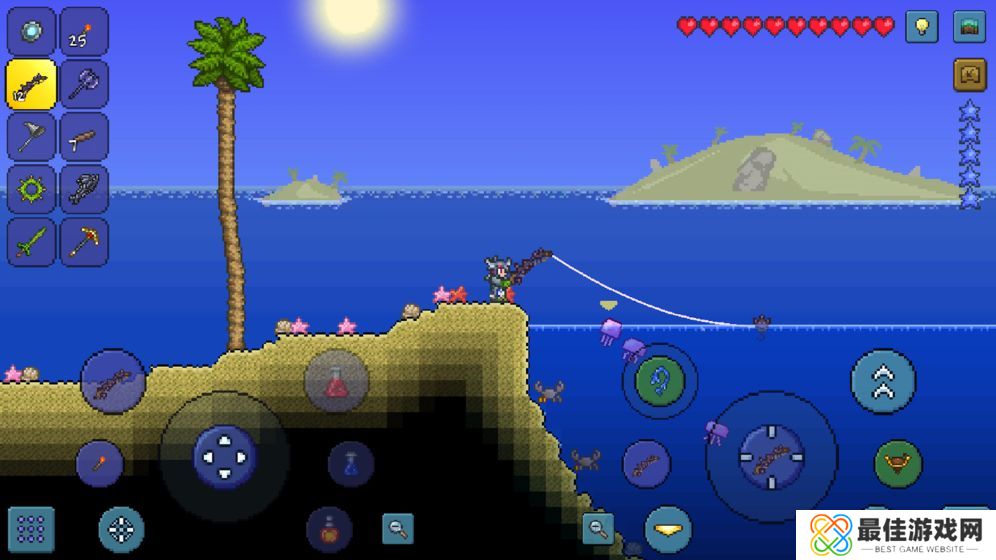The image size is (996, 560).
Task: Pick the wood stack hotbar slot
Action: pos(84,137)
